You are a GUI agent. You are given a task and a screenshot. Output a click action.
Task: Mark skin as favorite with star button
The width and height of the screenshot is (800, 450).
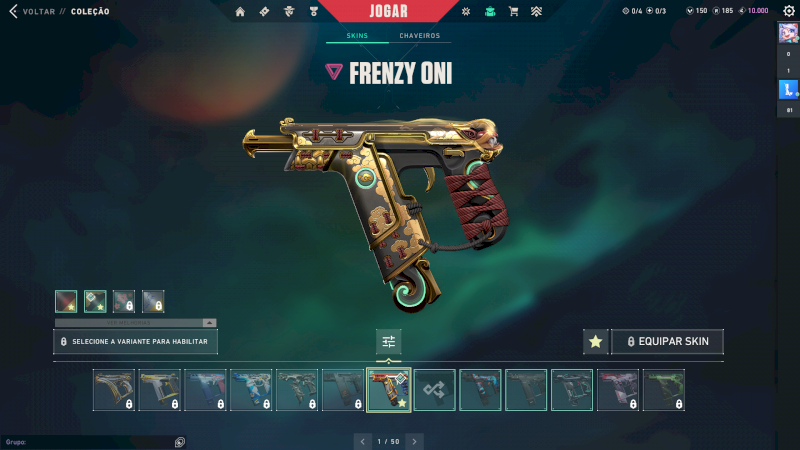tap(595, 342)
